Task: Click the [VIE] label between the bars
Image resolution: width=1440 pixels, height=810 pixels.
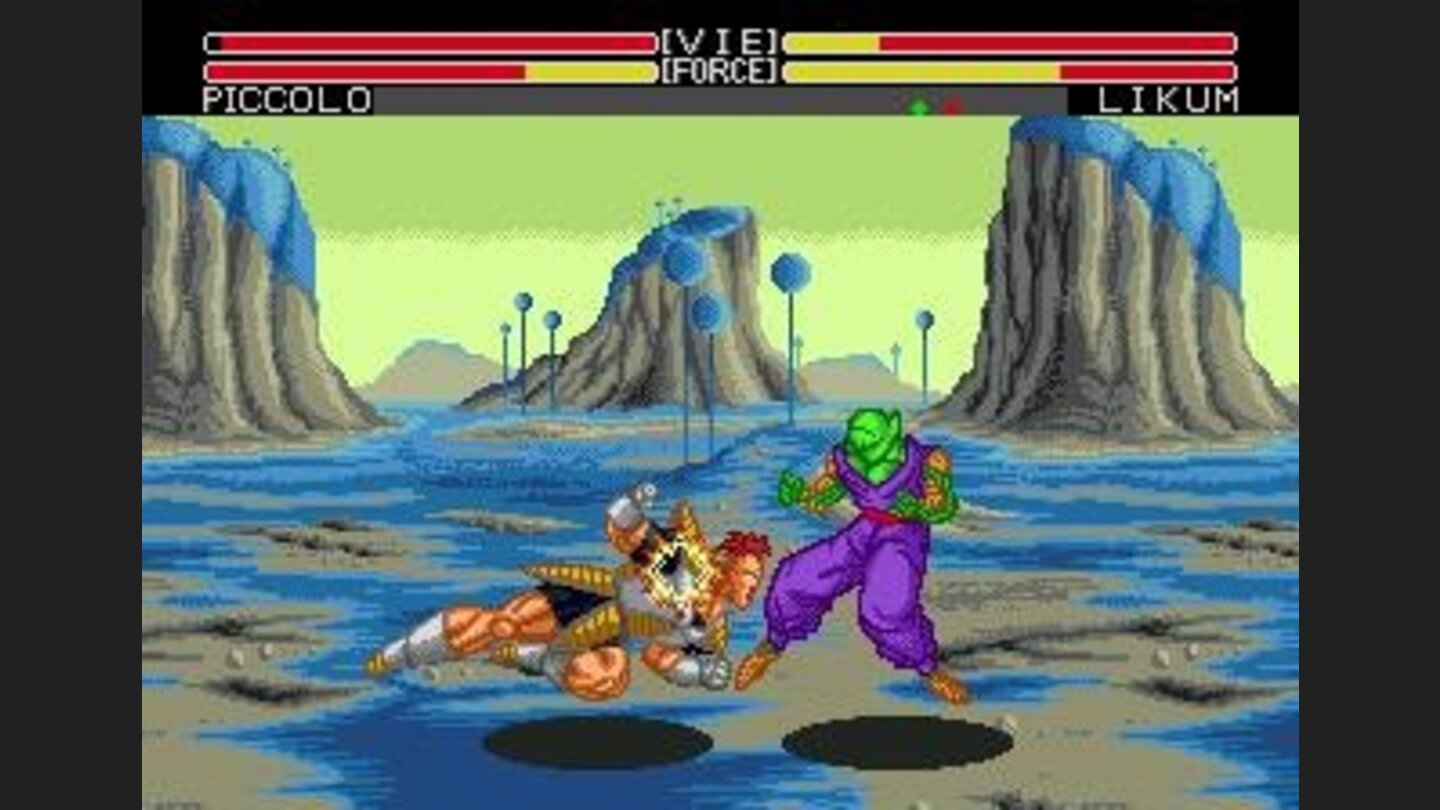Action: pos(722,40)
